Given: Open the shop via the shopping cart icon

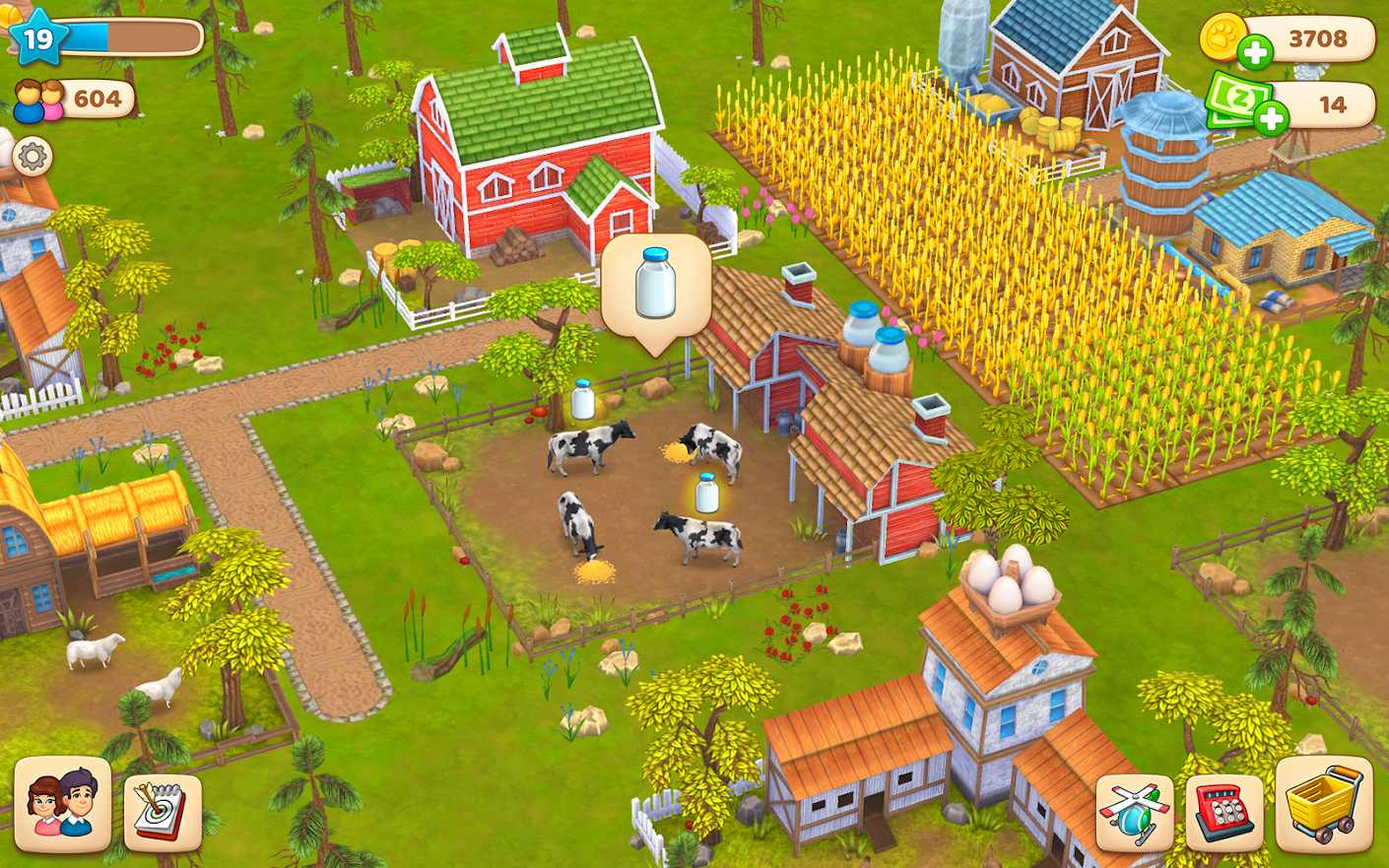Looking at the screenshot, I should coord(1325,808).
